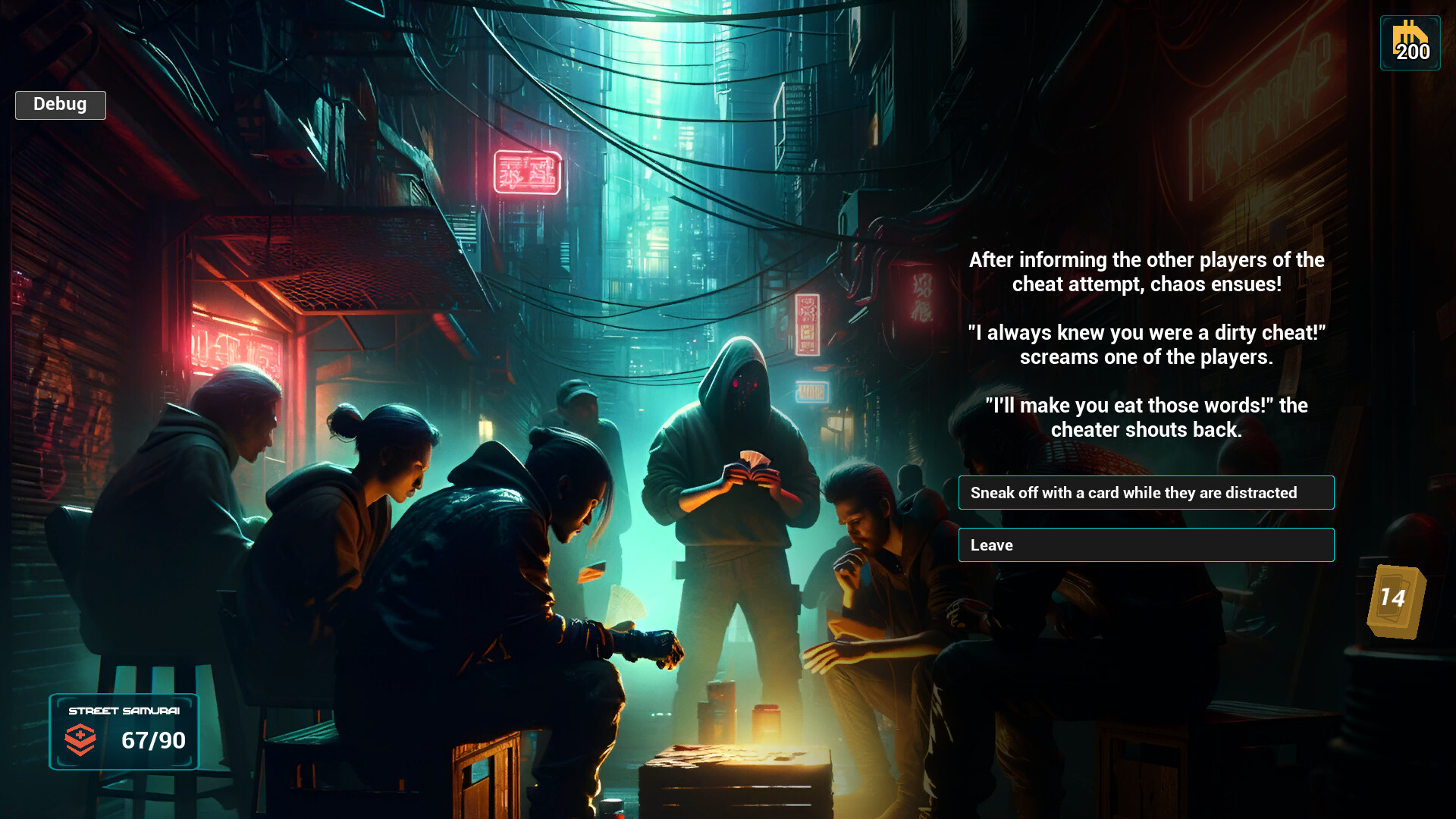Click the banknote symbol in the money counter
Viewport: 1456px width, 819px height.
pos(1410,35)
